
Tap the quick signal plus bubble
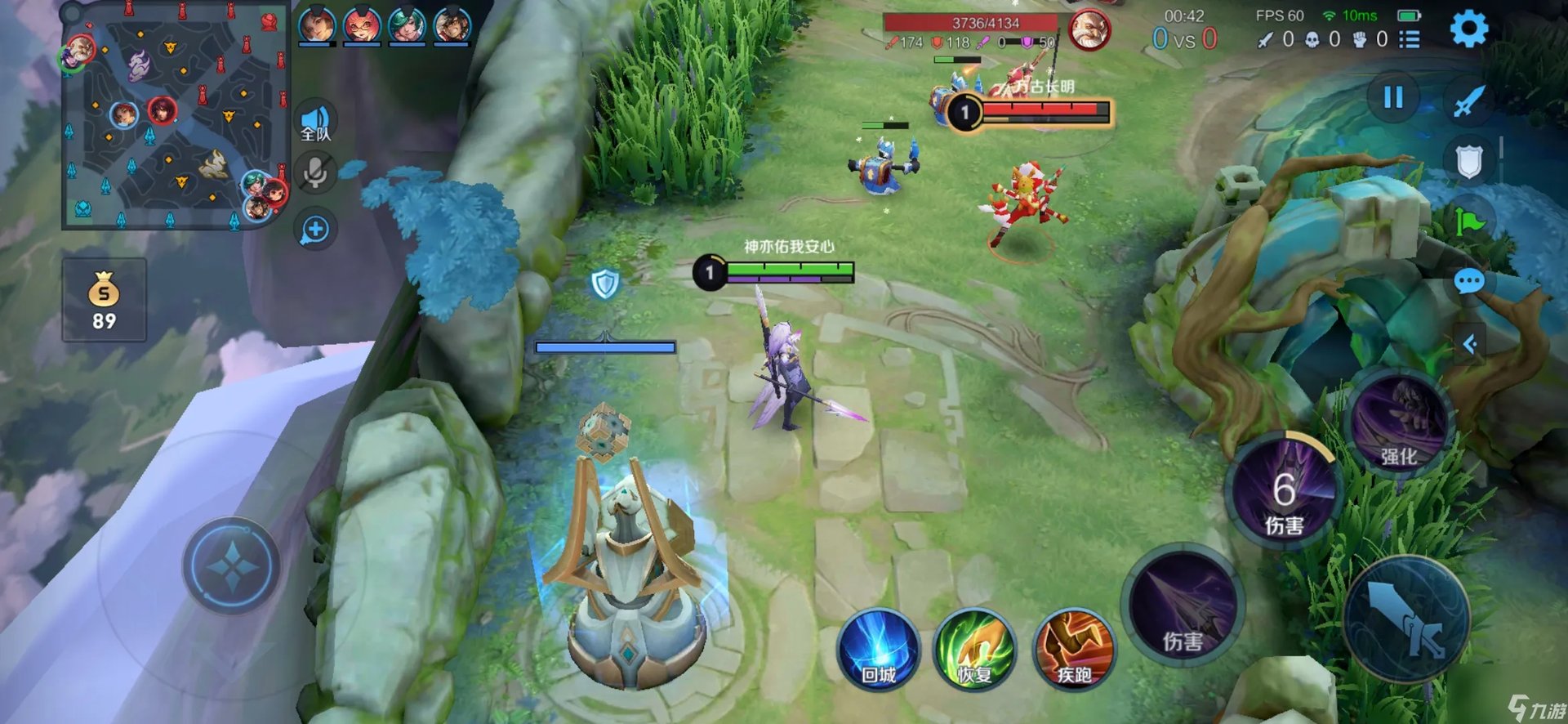[315, 230]
